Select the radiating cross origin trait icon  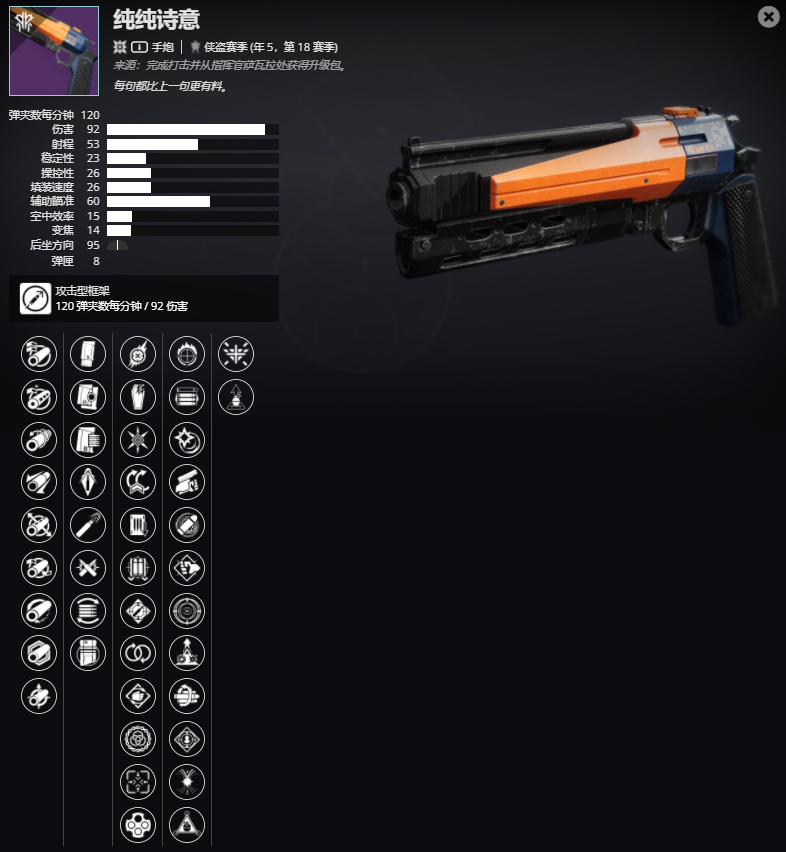(236, 353)
